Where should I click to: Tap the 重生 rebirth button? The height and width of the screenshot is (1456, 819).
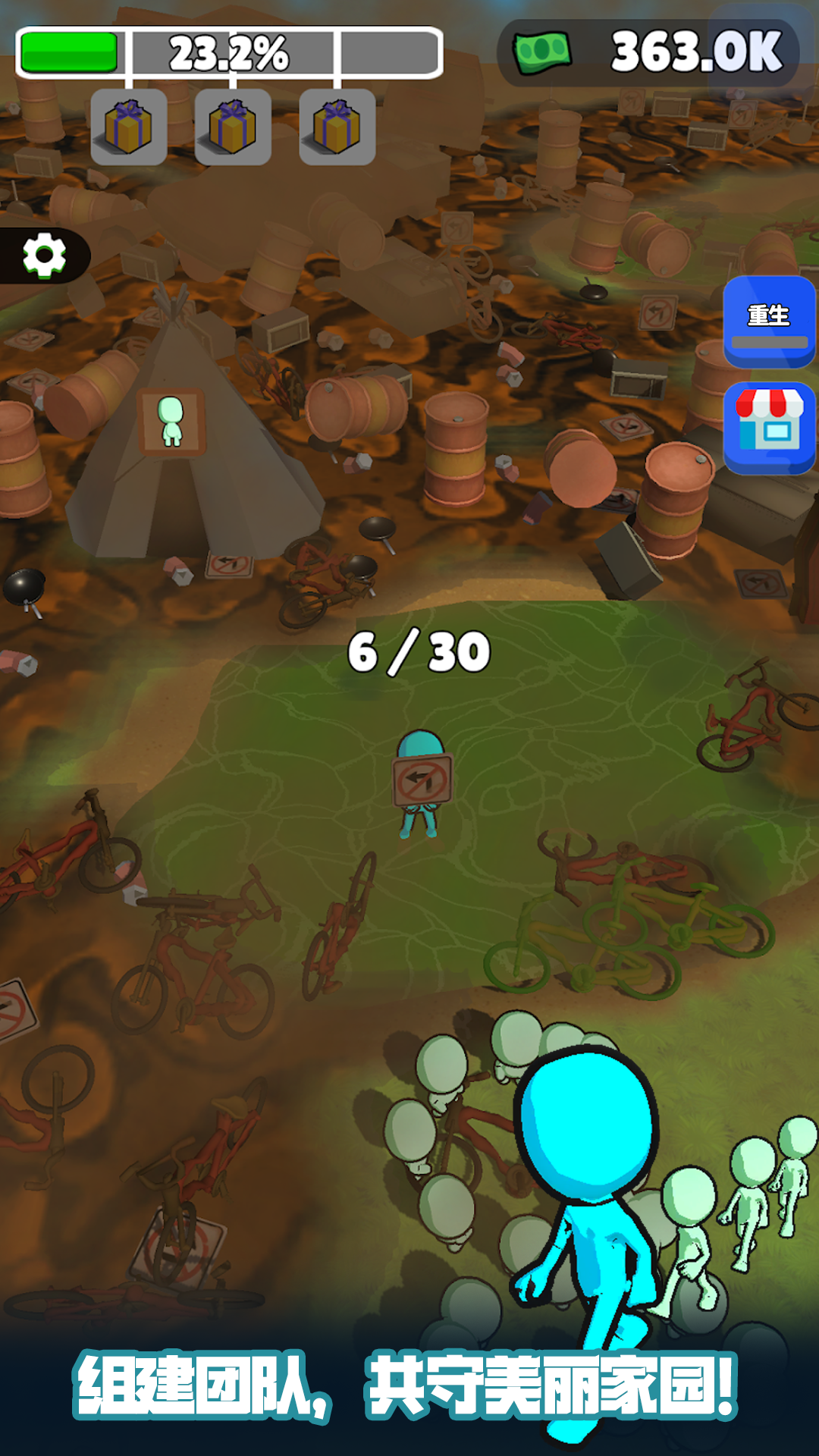pyautogui.click(x=769, y=322)
